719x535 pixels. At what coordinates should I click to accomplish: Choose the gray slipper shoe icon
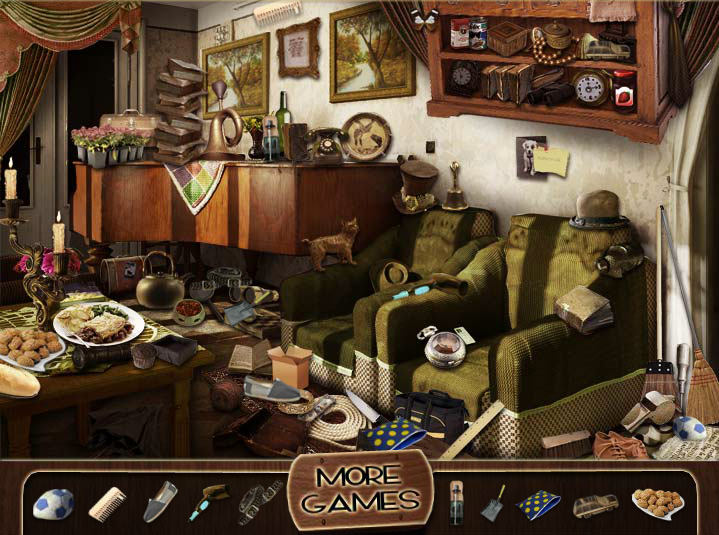pos(159,500)
